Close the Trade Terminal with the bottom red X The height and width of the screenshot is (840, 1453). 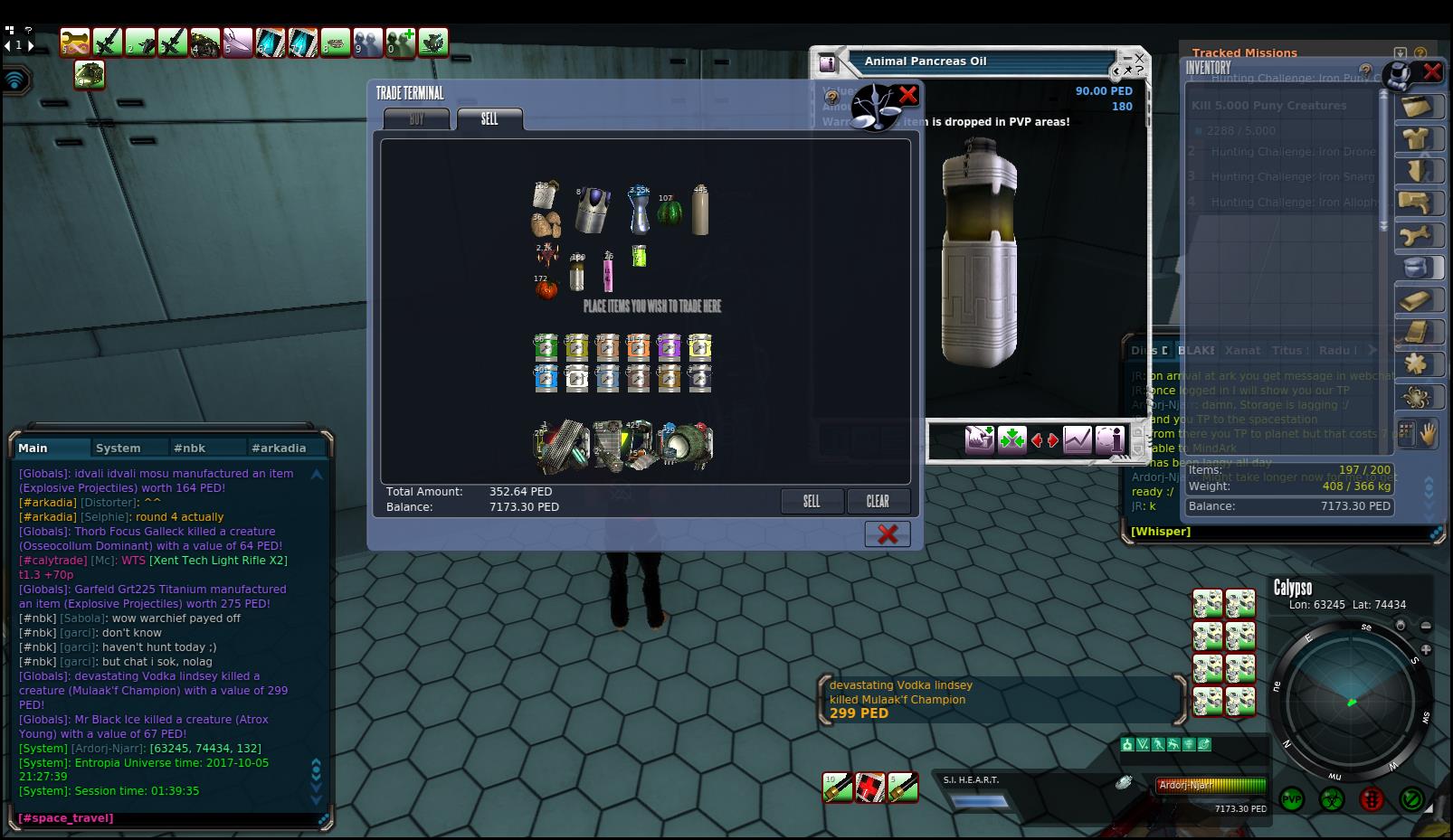[888, 534]
